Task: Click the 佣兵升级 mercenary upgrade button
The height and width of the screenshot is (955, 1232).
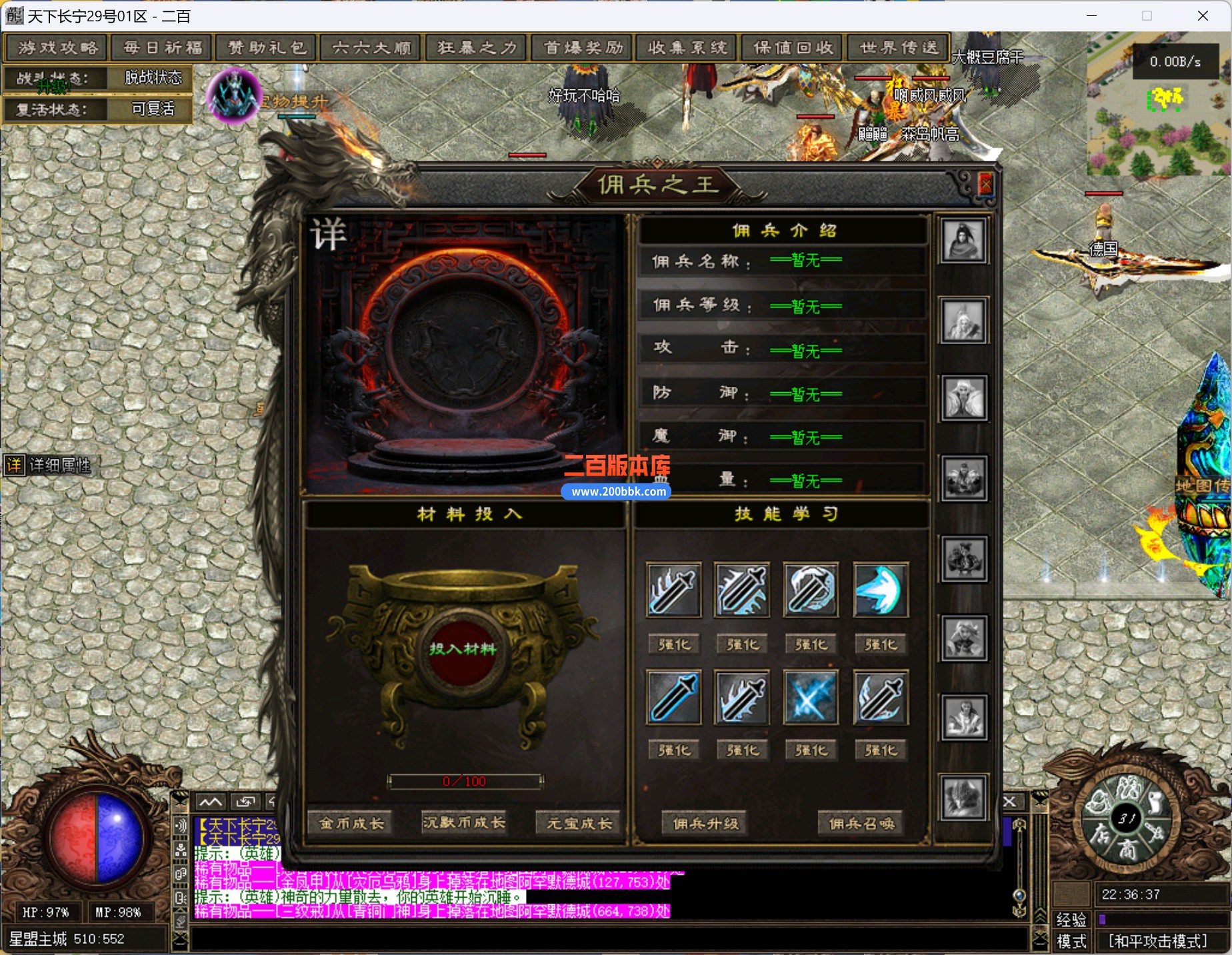Action: tap(705, 824)
